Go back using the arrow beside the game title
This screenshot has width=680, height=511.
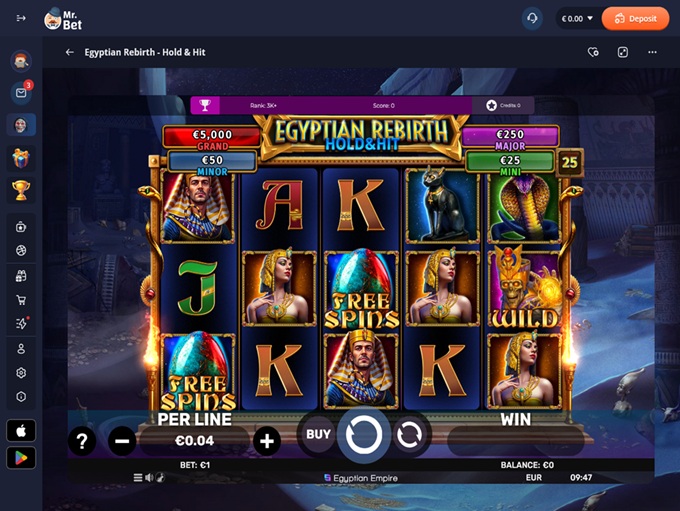coord(70,52)
